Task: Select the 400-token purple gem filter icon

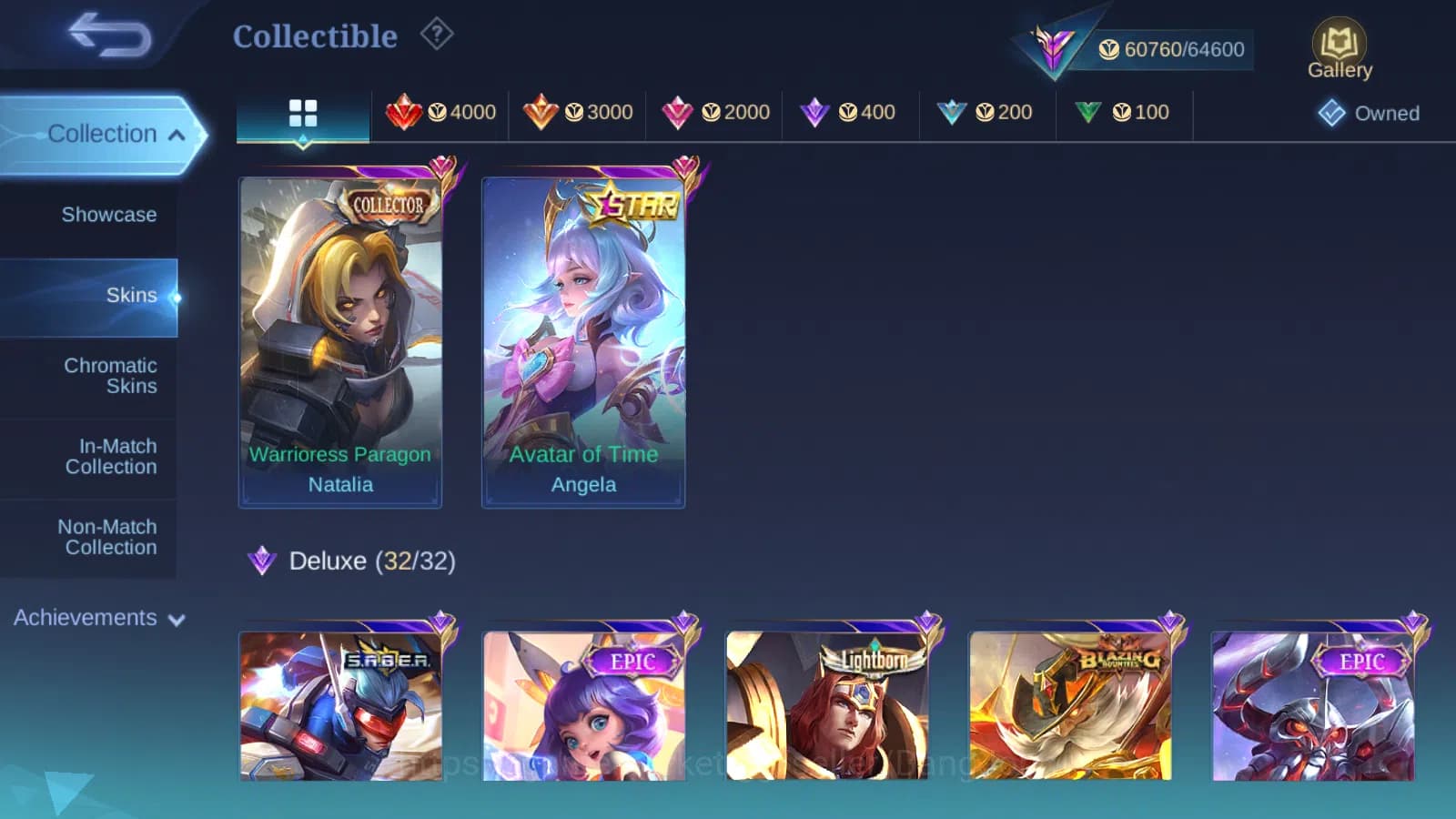Action: click(815, 112)
